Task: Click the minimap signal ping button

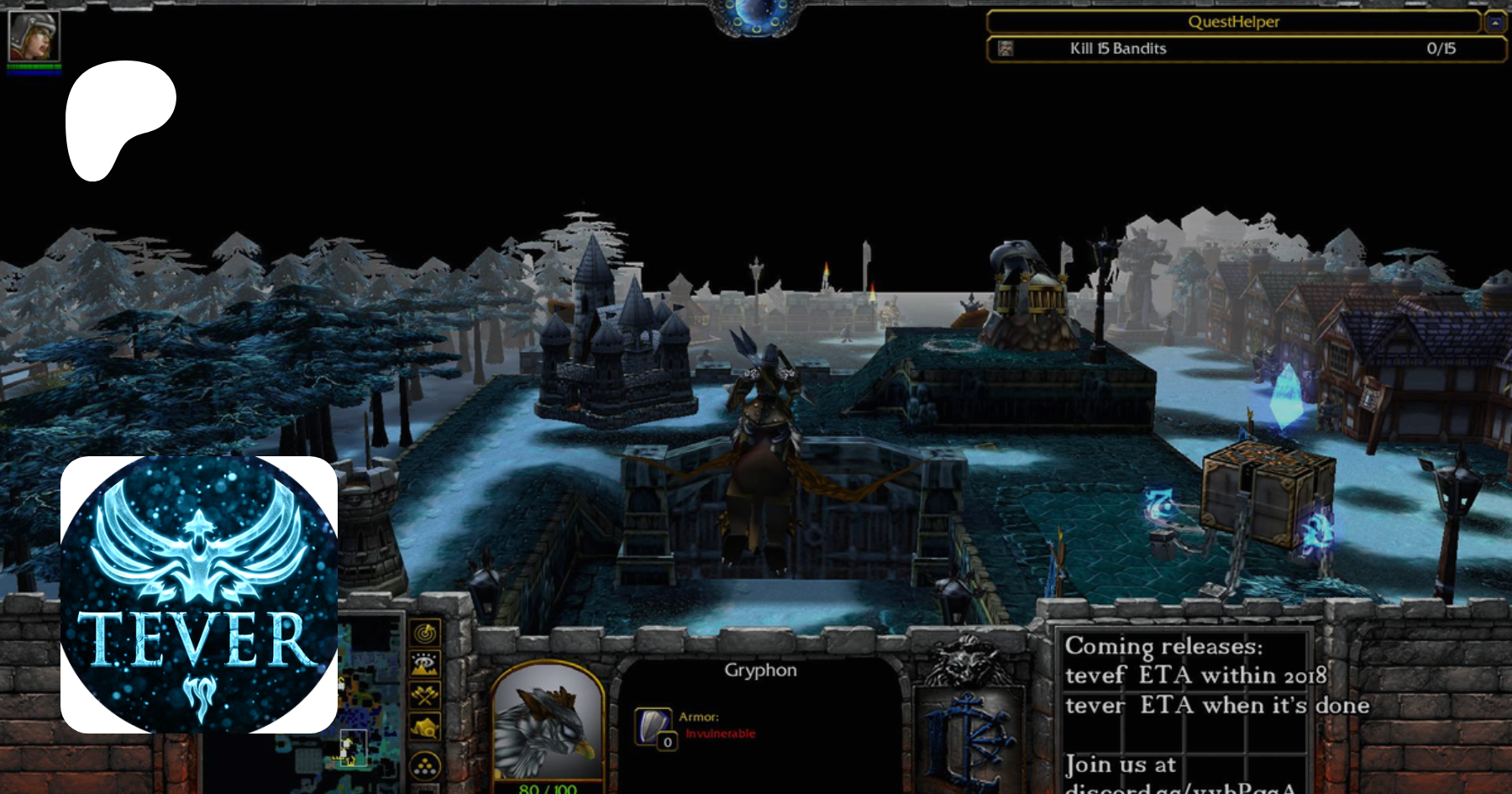Action: (x=425, y=632)
